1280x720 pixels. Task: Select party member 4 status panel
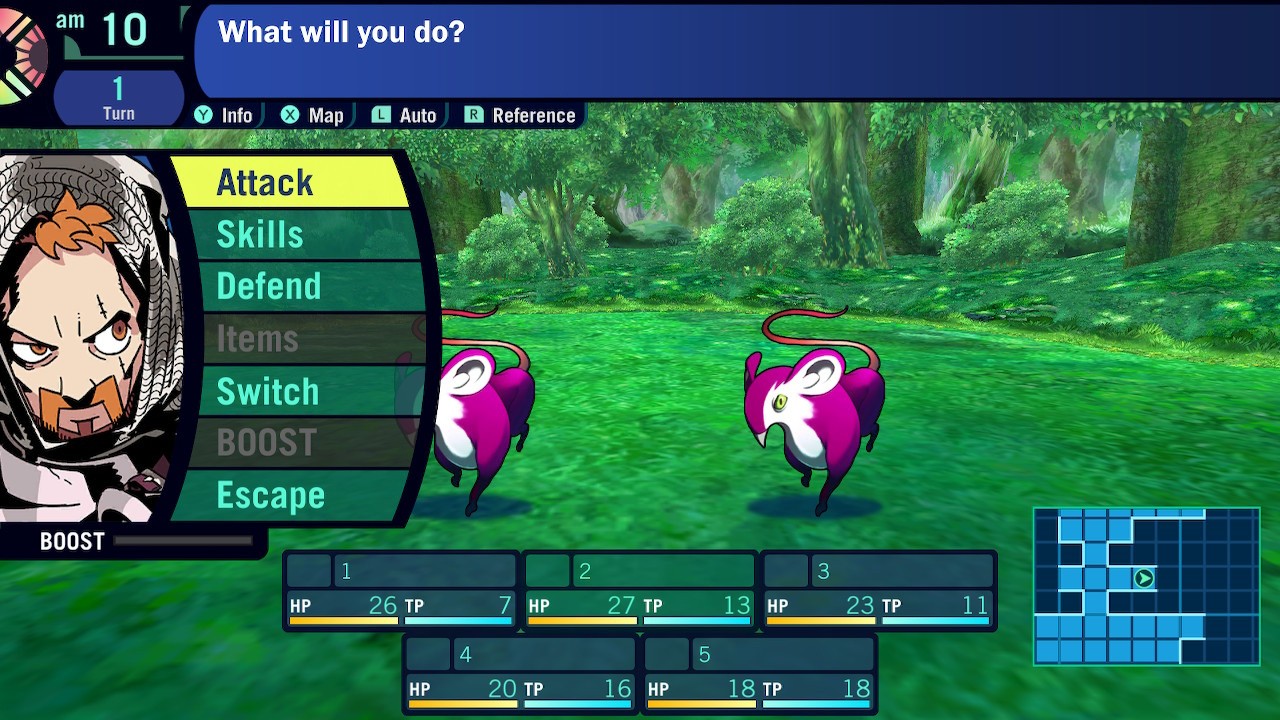(x=520, y=674)
